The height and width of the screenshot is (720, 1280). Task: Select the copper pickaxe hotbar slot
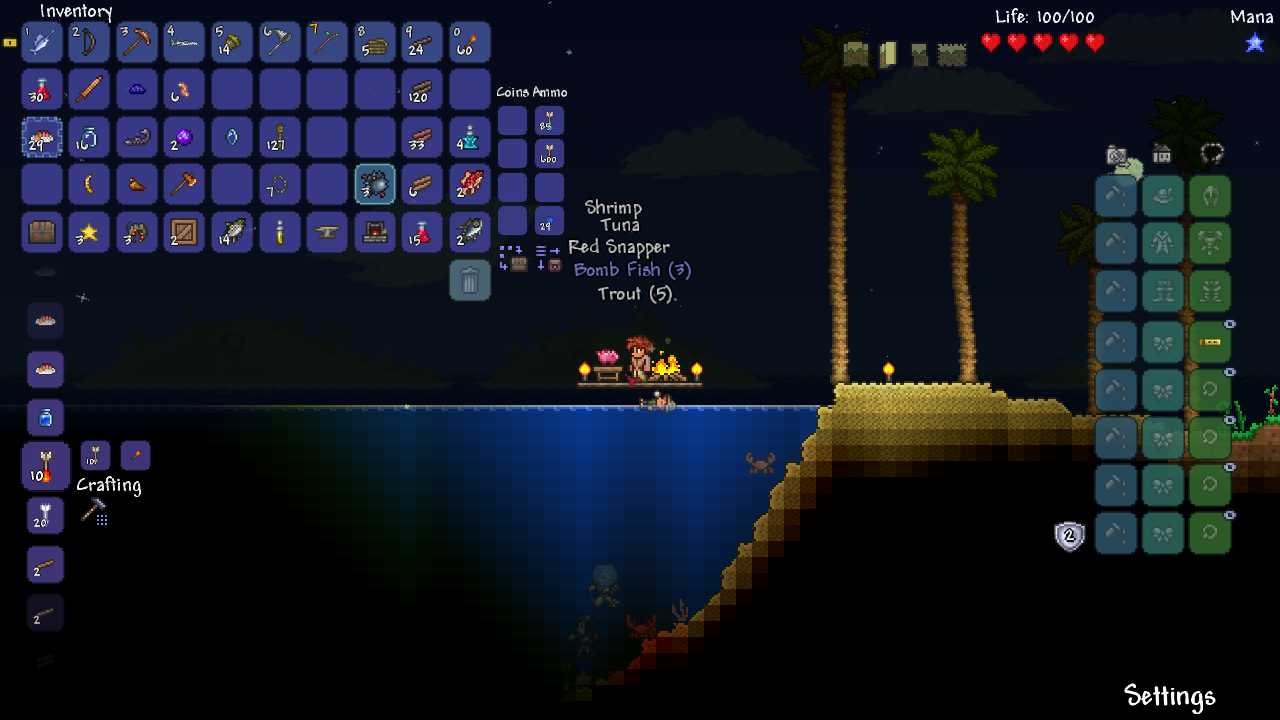point(137,43)
